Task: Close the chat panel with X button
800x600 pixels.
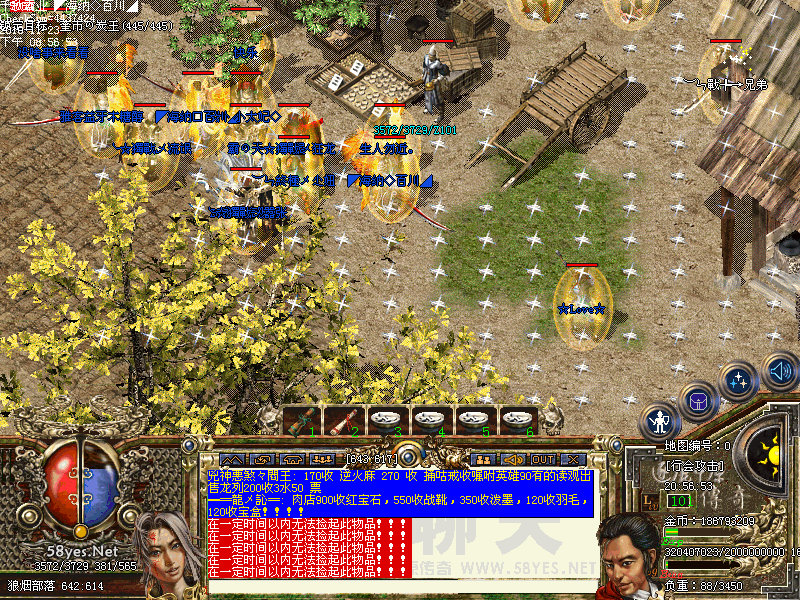Action: pyautogui.click(x=573, y=459)
